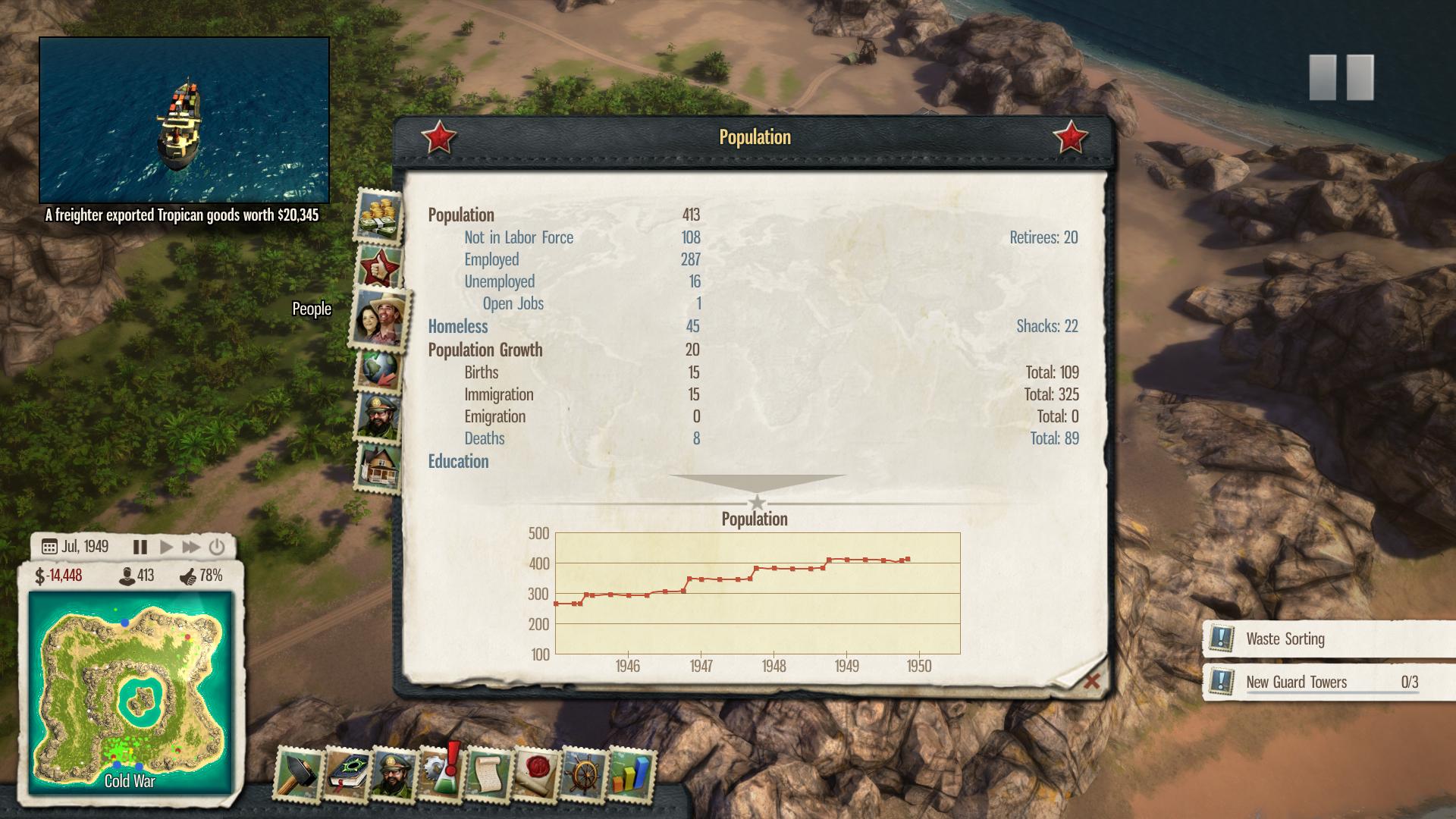Expand the Education section row
This screenshot has width=1456, height=819.
click(x=458, y=461)
